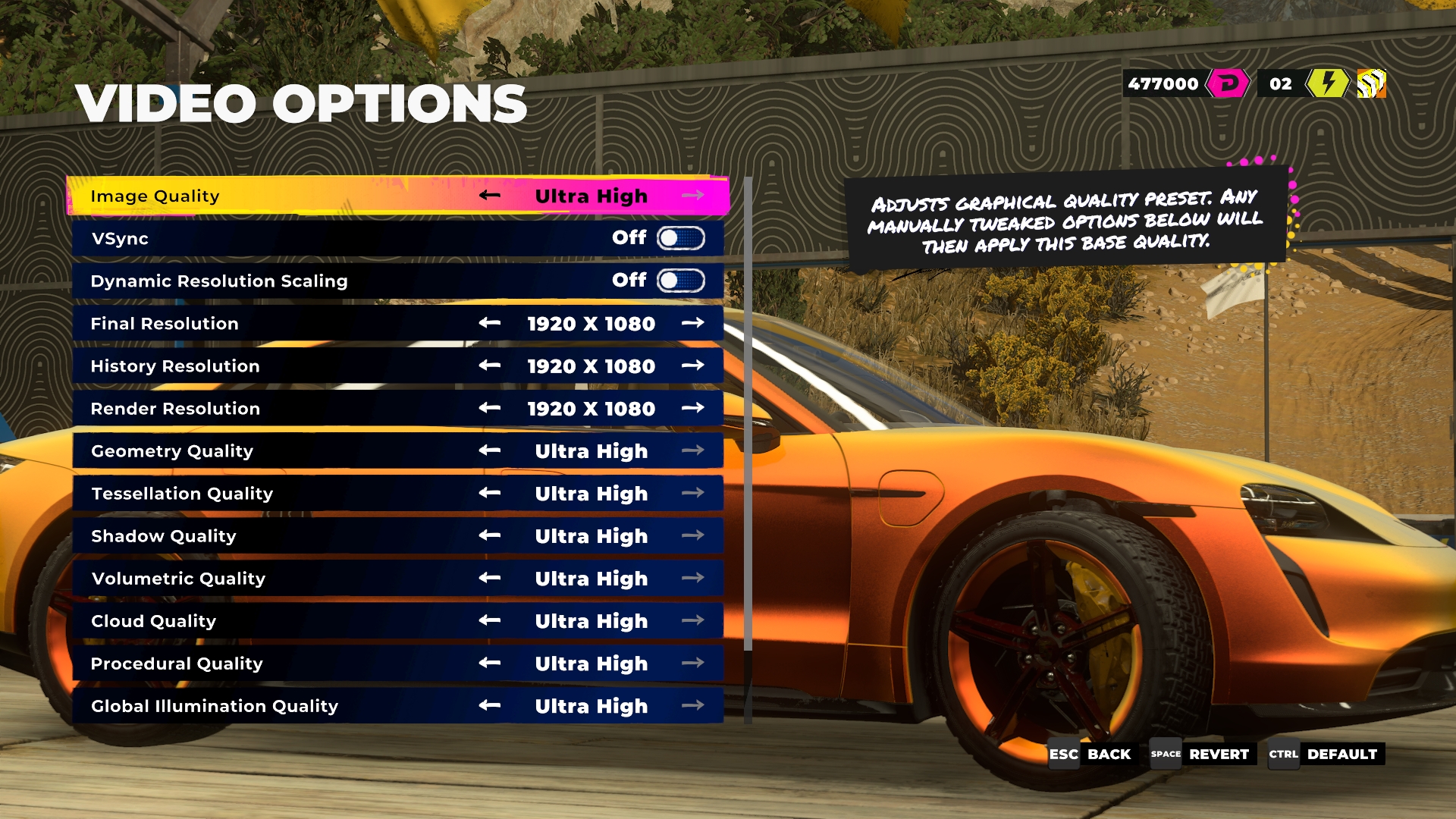Viewport: 1456px width, 819px height.
Task: Lower Cloud Quality via its left arrow
Action: point(490,620)
